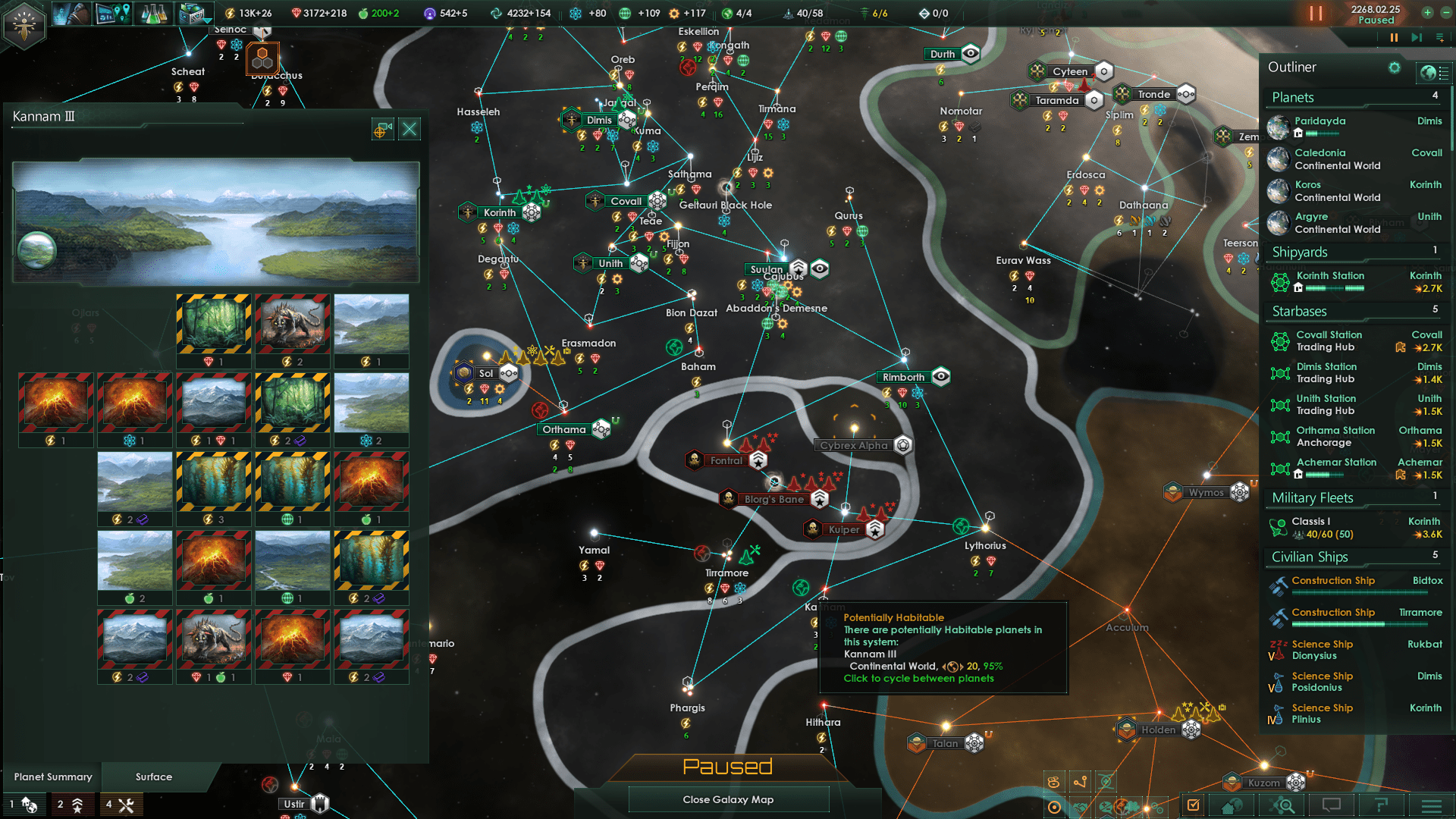The height and width of the screenshot is (819, 1456).
Task: Collapse the Planets section in the Outliner
Action: 1293,97
